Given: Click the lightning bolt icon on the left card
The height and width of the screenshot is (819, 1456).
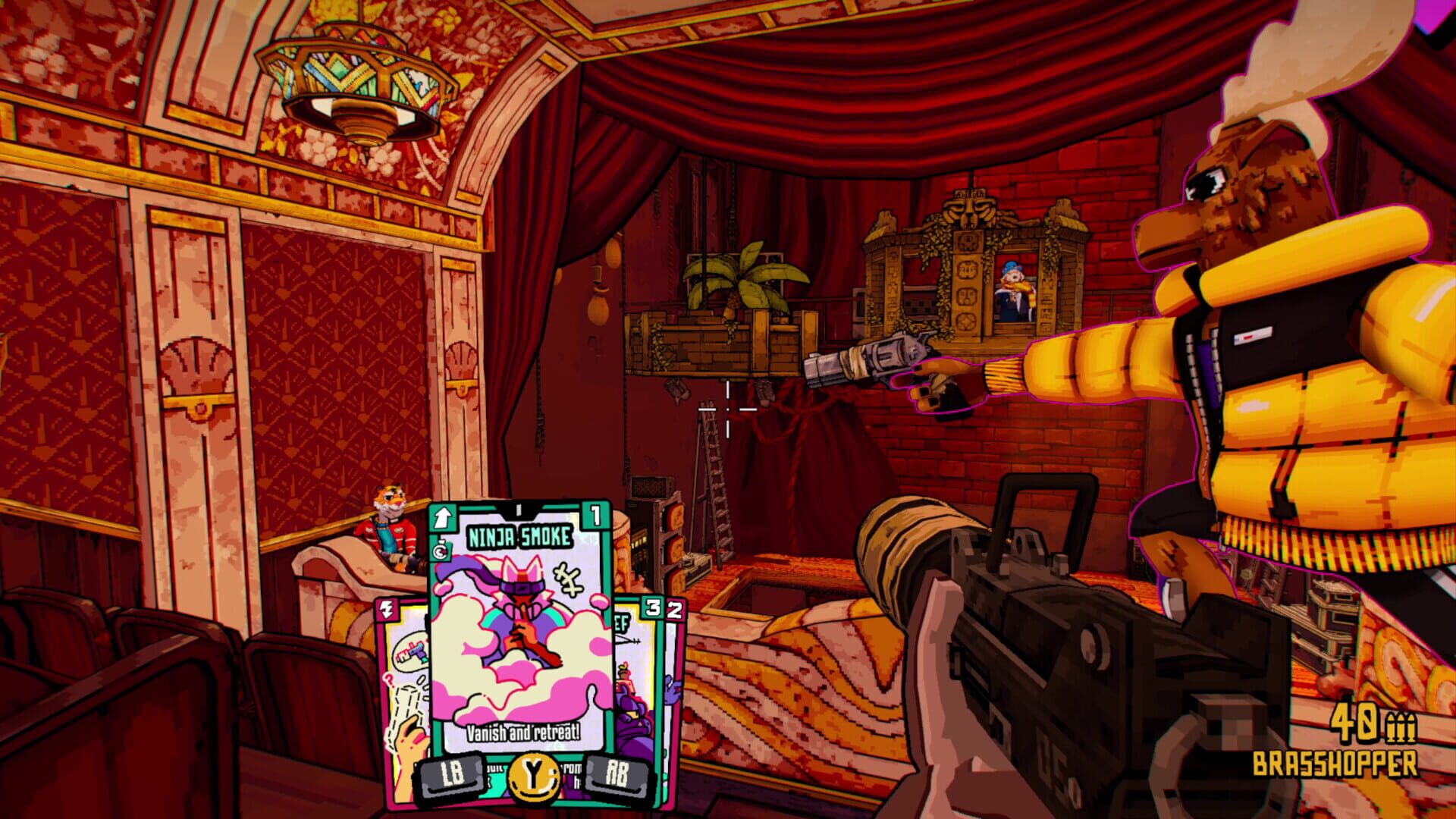Looking at the screenshot, I should [388, 608].
